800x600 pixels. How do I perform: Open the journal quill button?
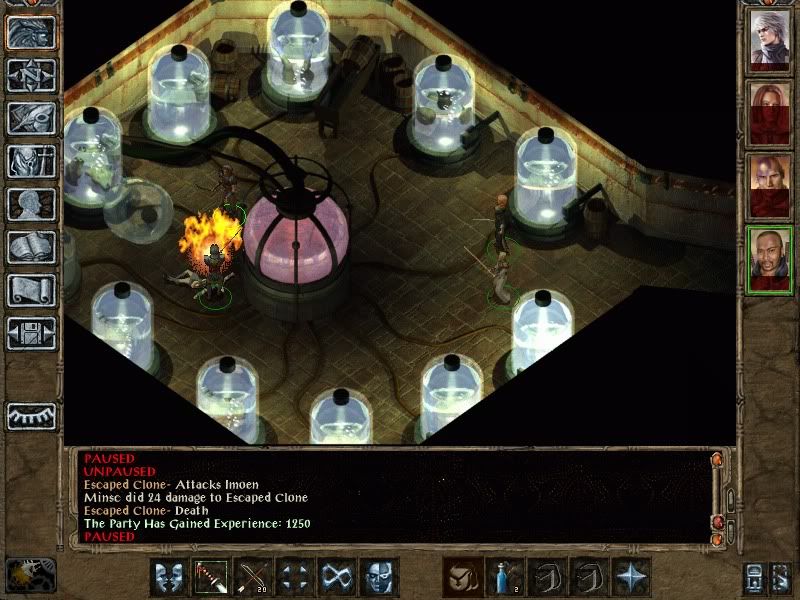31,118
